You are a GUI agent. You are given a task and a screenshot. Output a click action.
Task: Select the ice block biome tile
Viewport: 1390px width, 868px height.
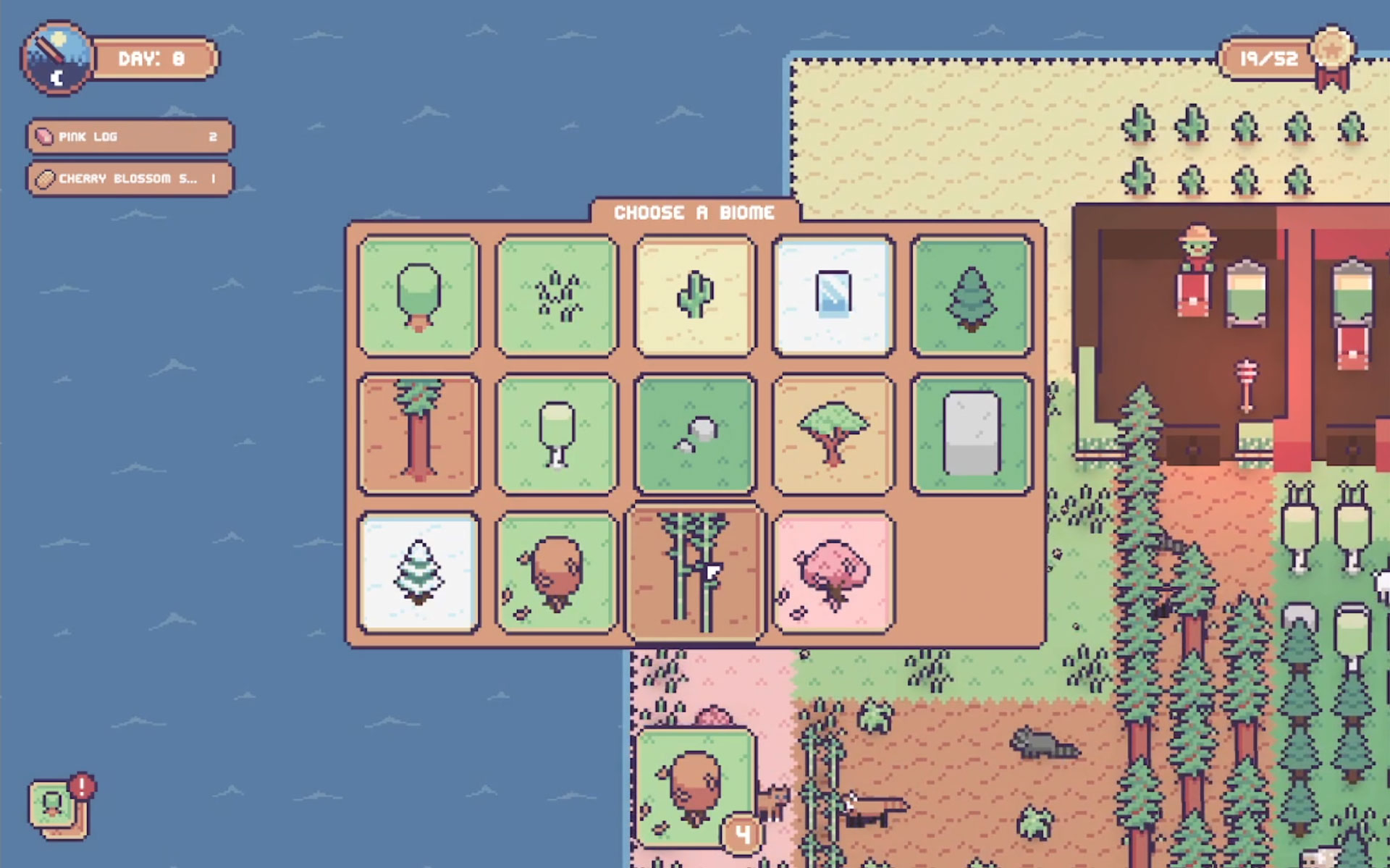tap(833, 296)
